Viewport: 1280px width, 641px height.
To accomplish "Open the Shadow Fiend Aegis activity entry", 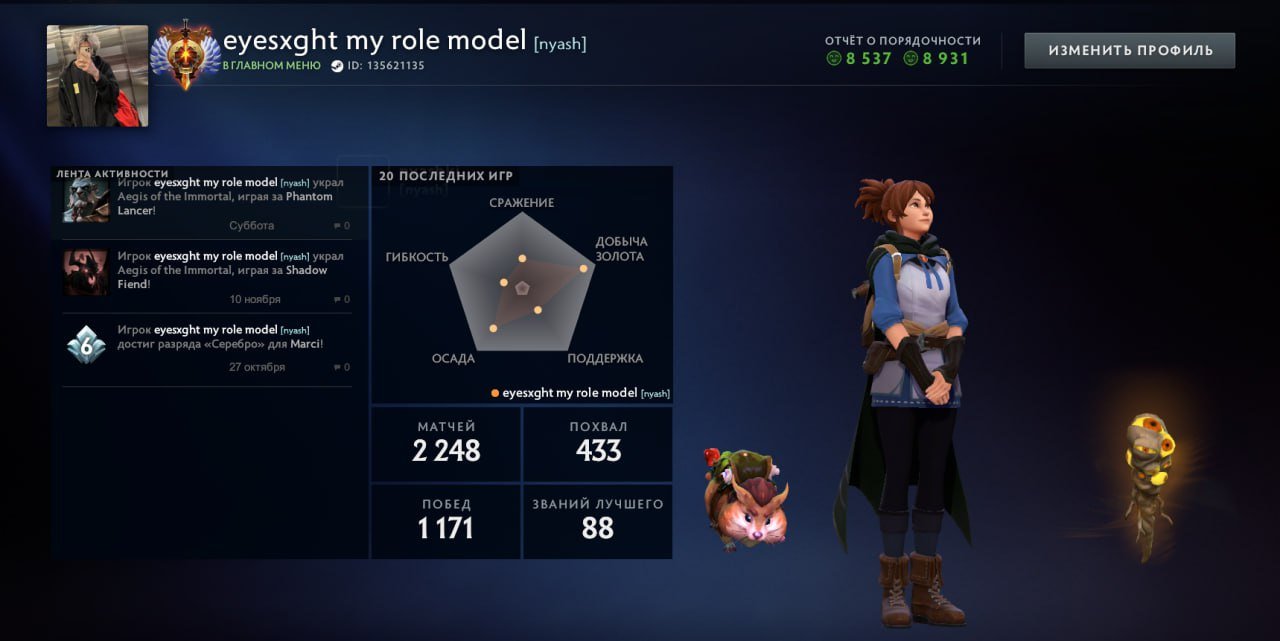I will [207, 276].
